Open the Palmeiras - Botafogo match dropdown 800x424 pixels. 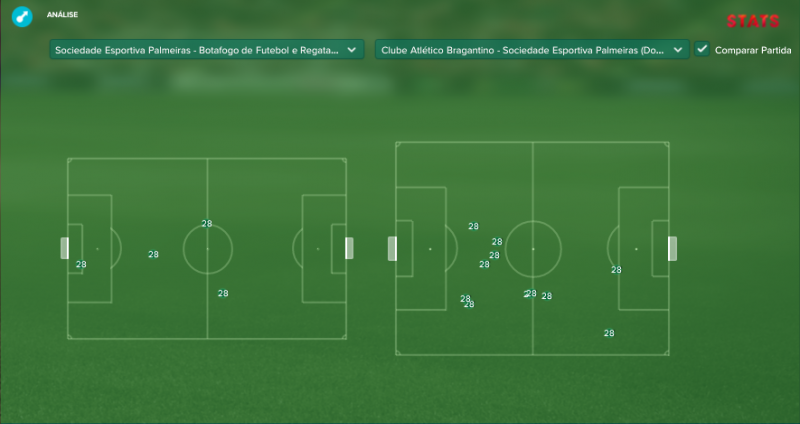(206, 49)
